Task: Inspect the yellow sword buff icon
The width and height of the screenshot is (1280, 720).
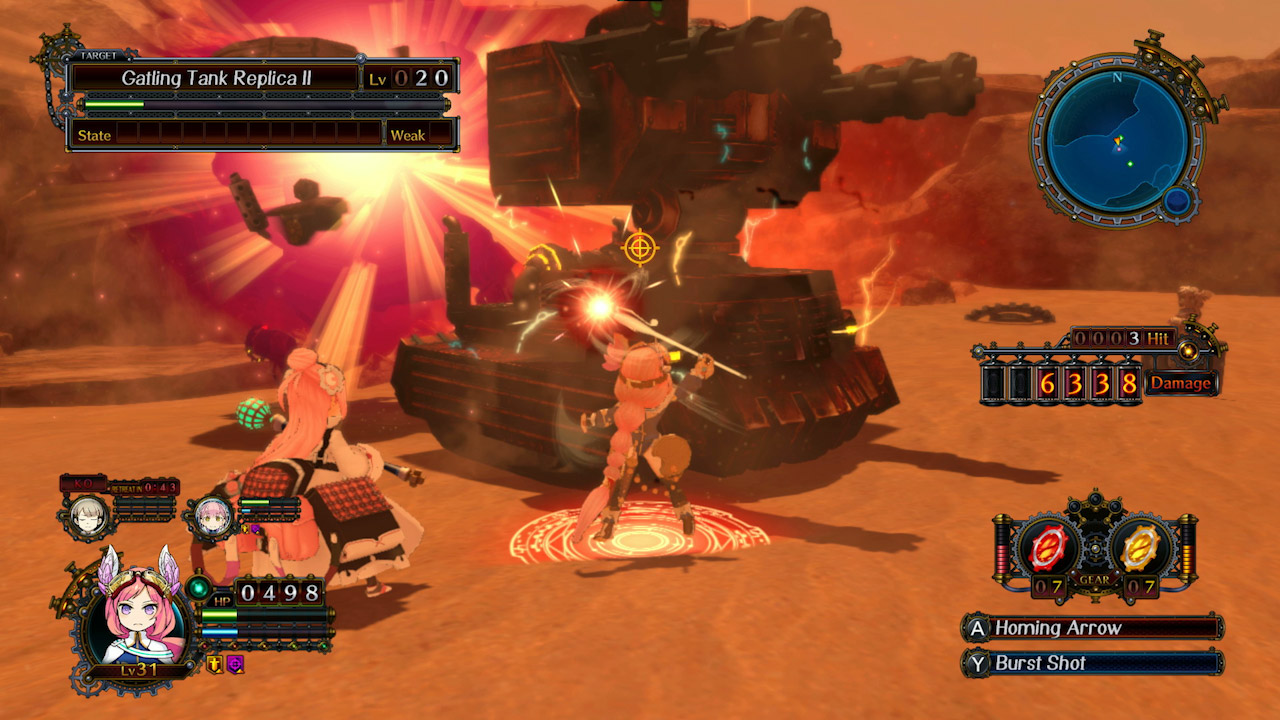Action: click(x=214, y=663)
